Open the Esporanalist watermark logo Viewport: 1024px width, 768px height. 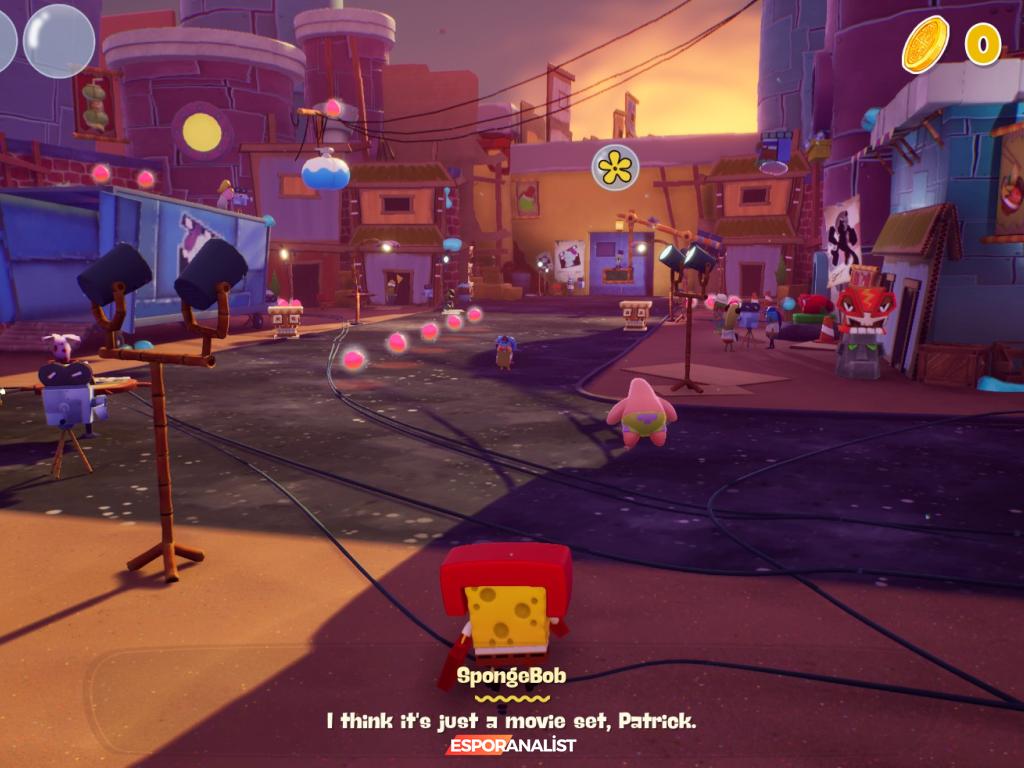512,746
